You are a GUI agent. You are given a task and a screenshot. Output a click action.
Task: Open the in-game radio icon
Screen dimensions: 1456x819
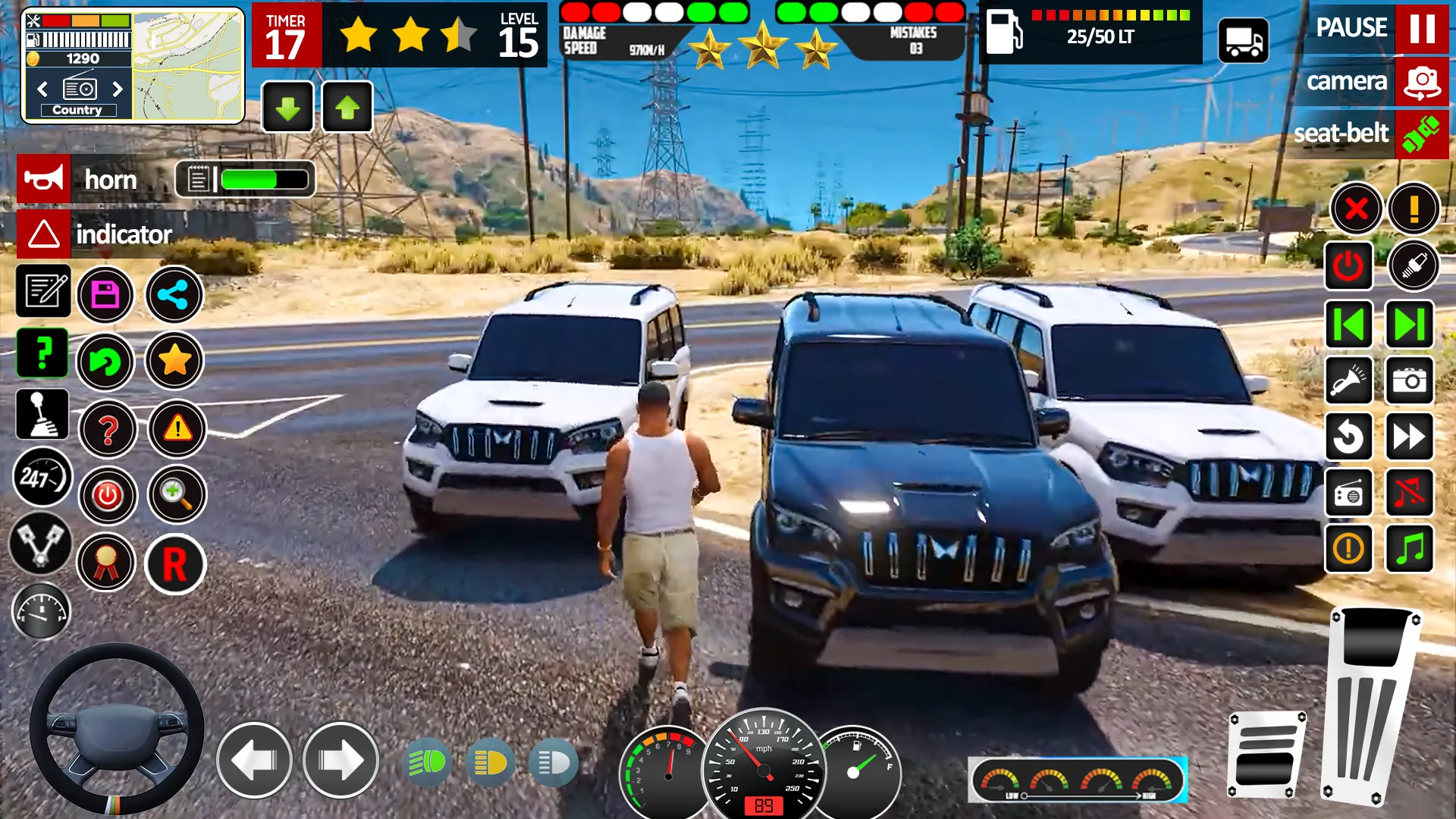point(1349,494)
